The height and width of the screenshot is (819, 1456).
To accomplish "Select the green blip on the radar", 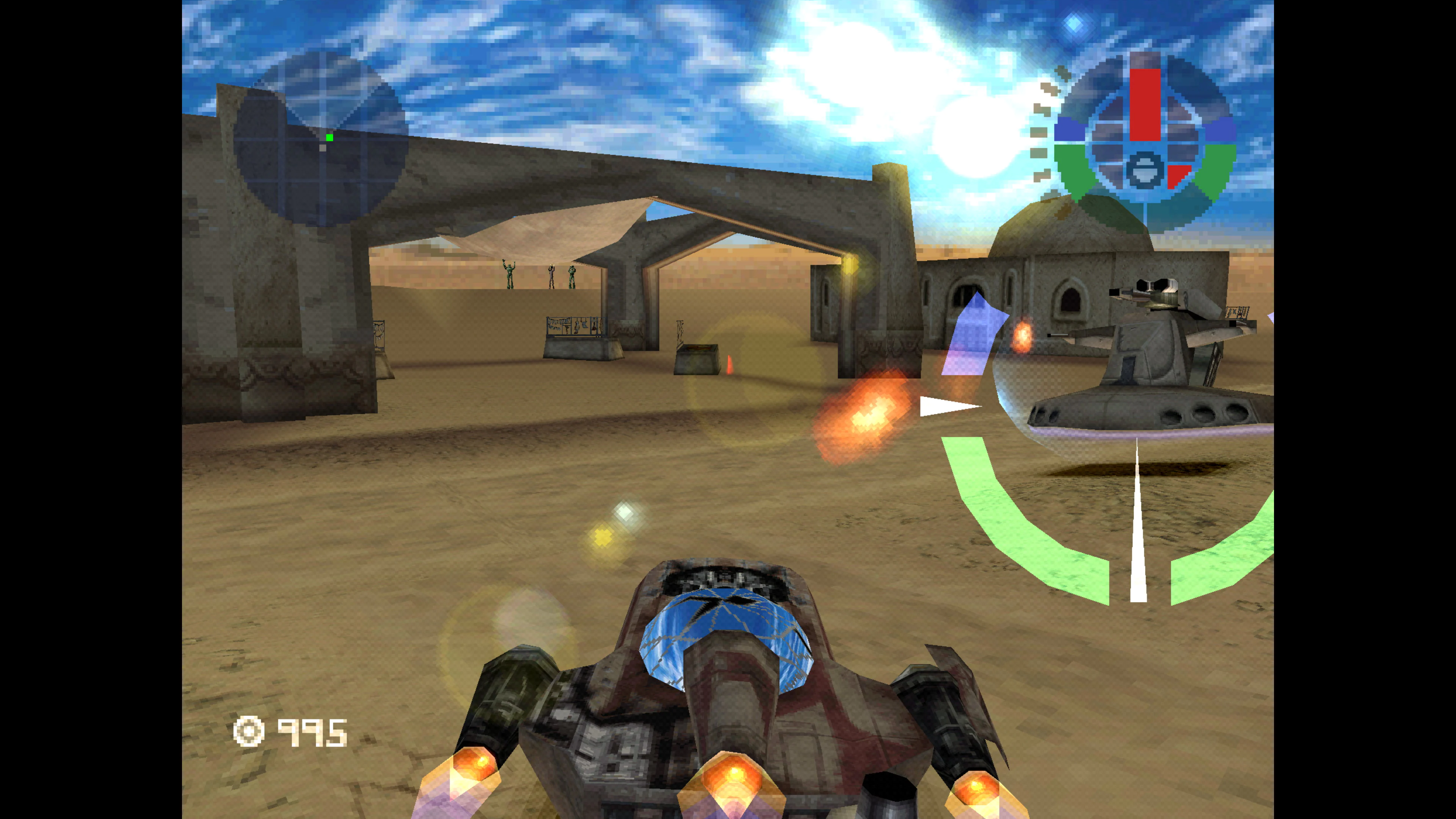I will click(x=330, y=138).
